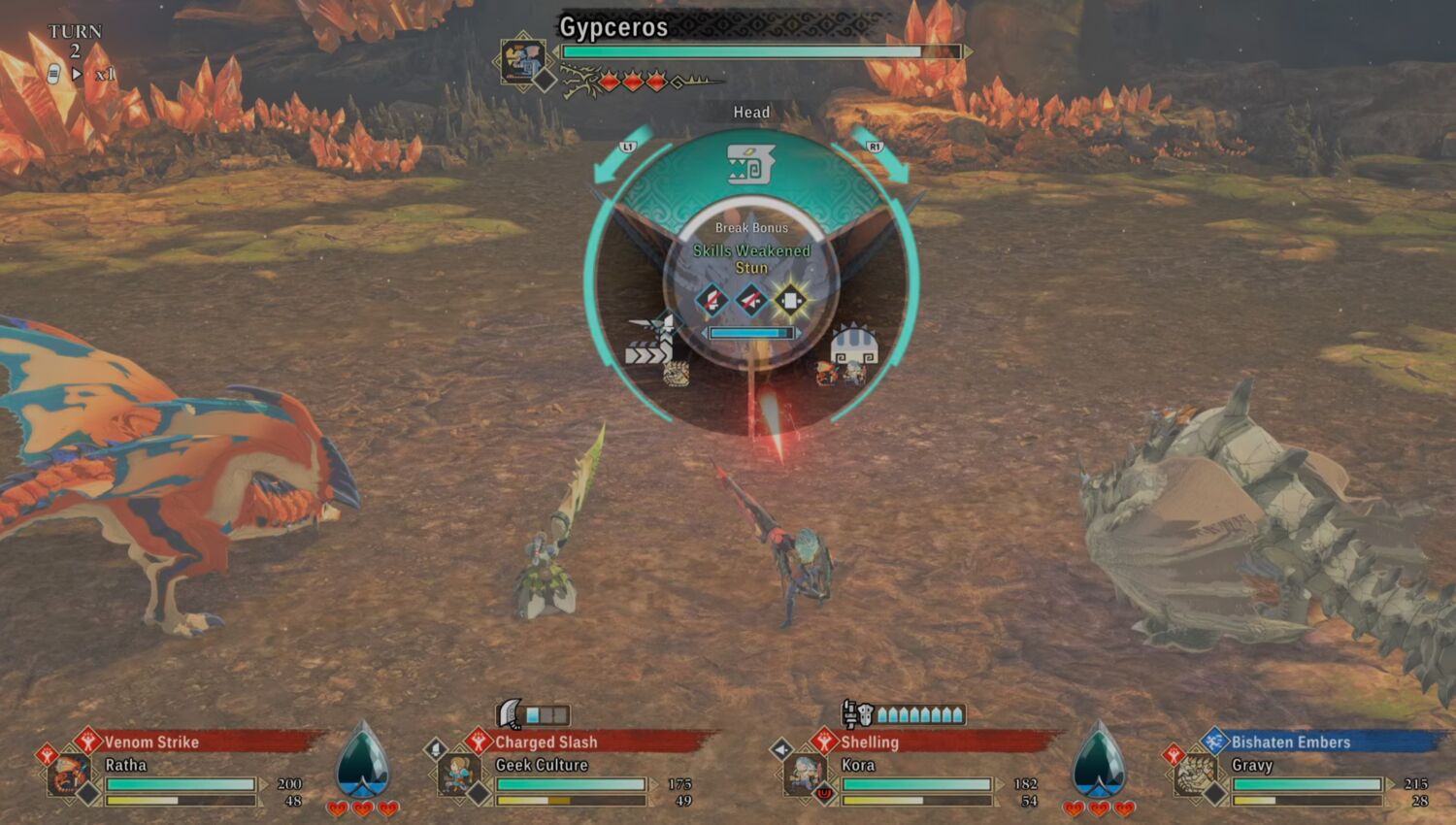Choose the spiked body-part target icon
Screen dimensions: 1456x825
(854, 349)
